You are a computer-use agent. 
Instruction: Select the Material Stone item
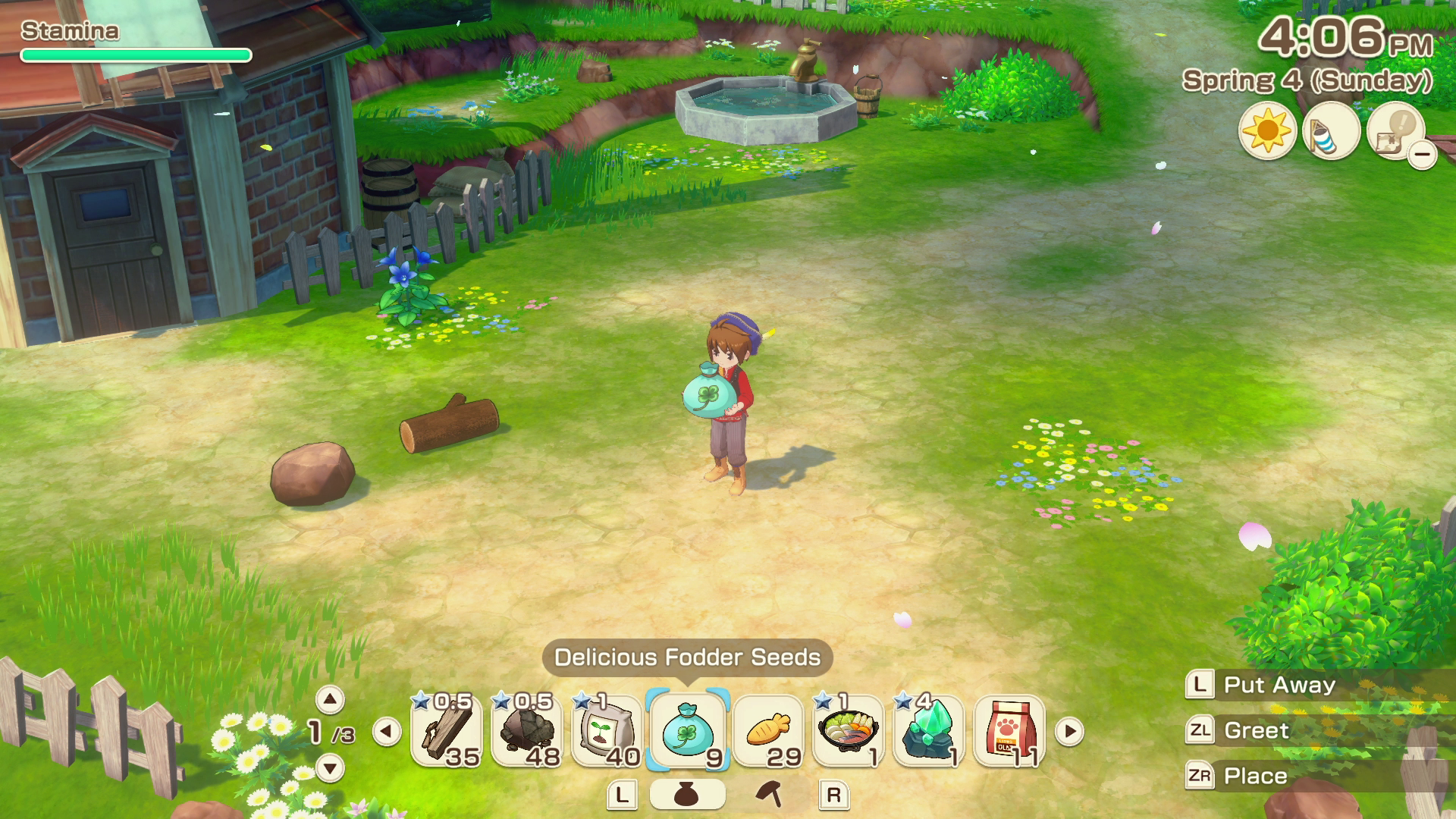[529, 730]
